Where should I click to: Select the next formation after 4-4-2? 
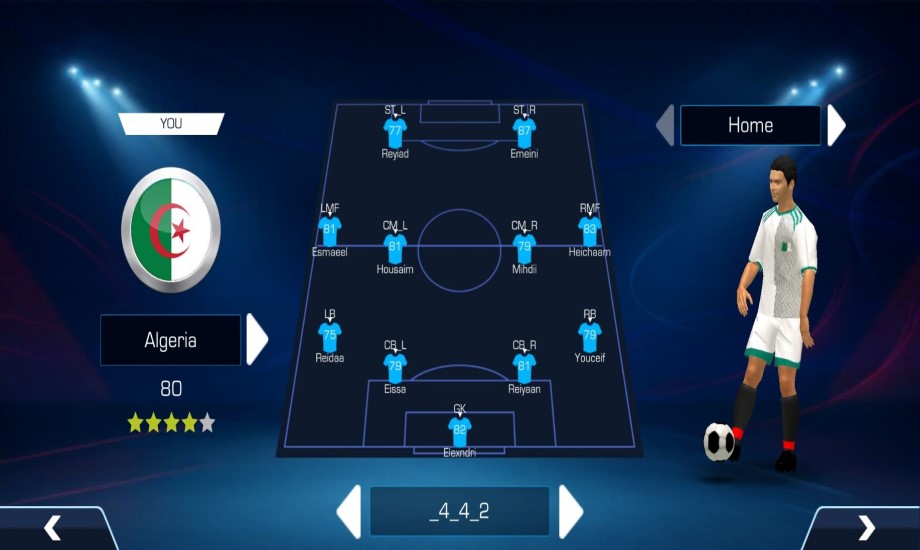pos(570,511)
